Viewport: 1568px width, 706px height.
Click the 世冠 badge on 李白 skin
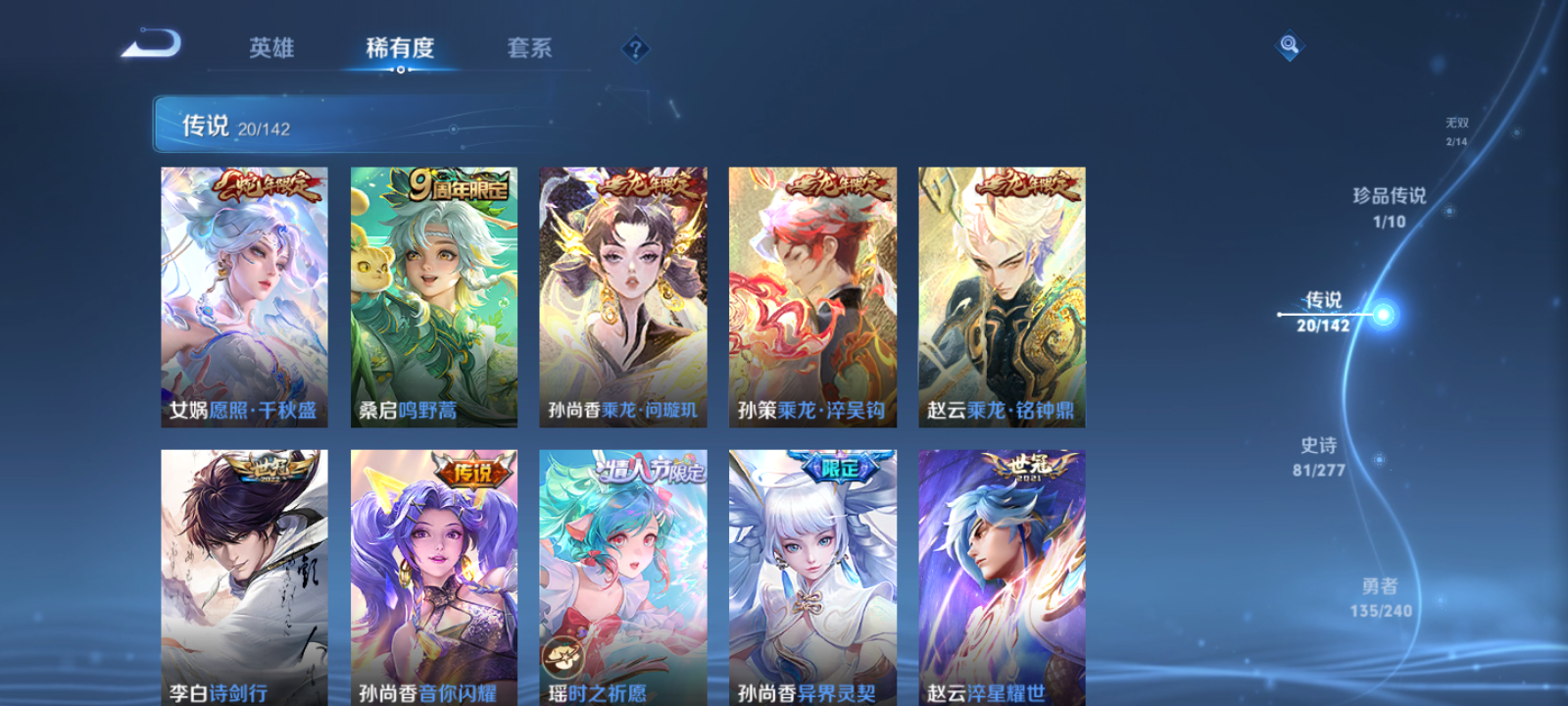point(269,468)
